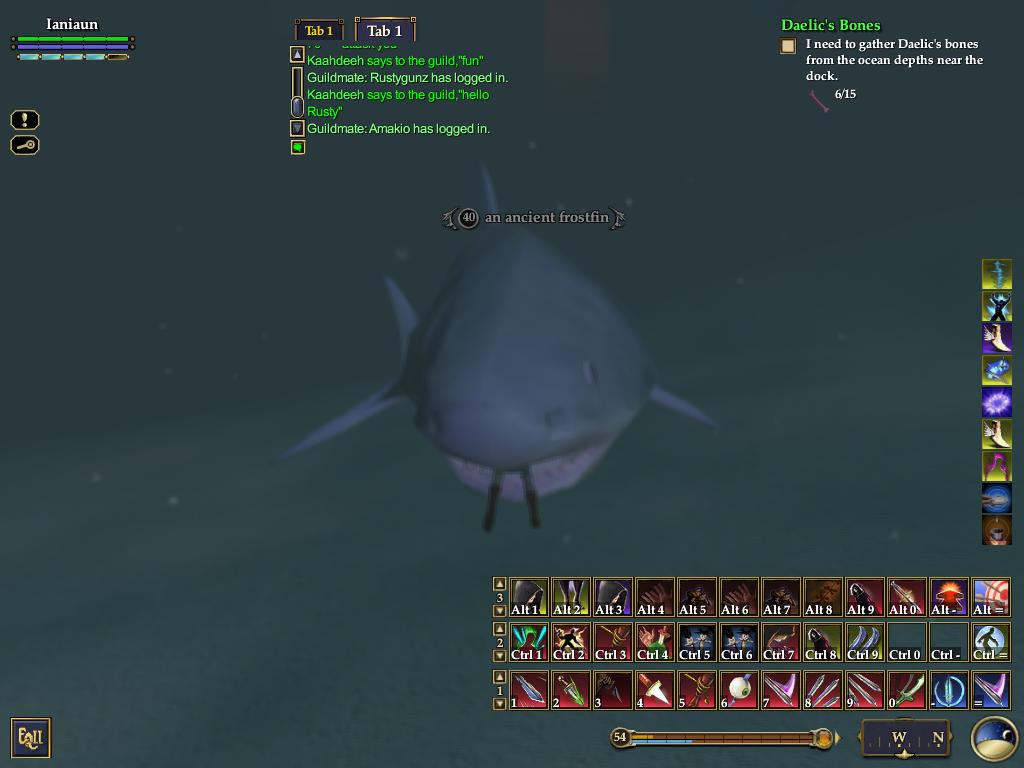The height and width of the screenshot is (768, 1024).
Task: Open the EQII main menu button
Action: pyautogui.click(x=30, y=738)
